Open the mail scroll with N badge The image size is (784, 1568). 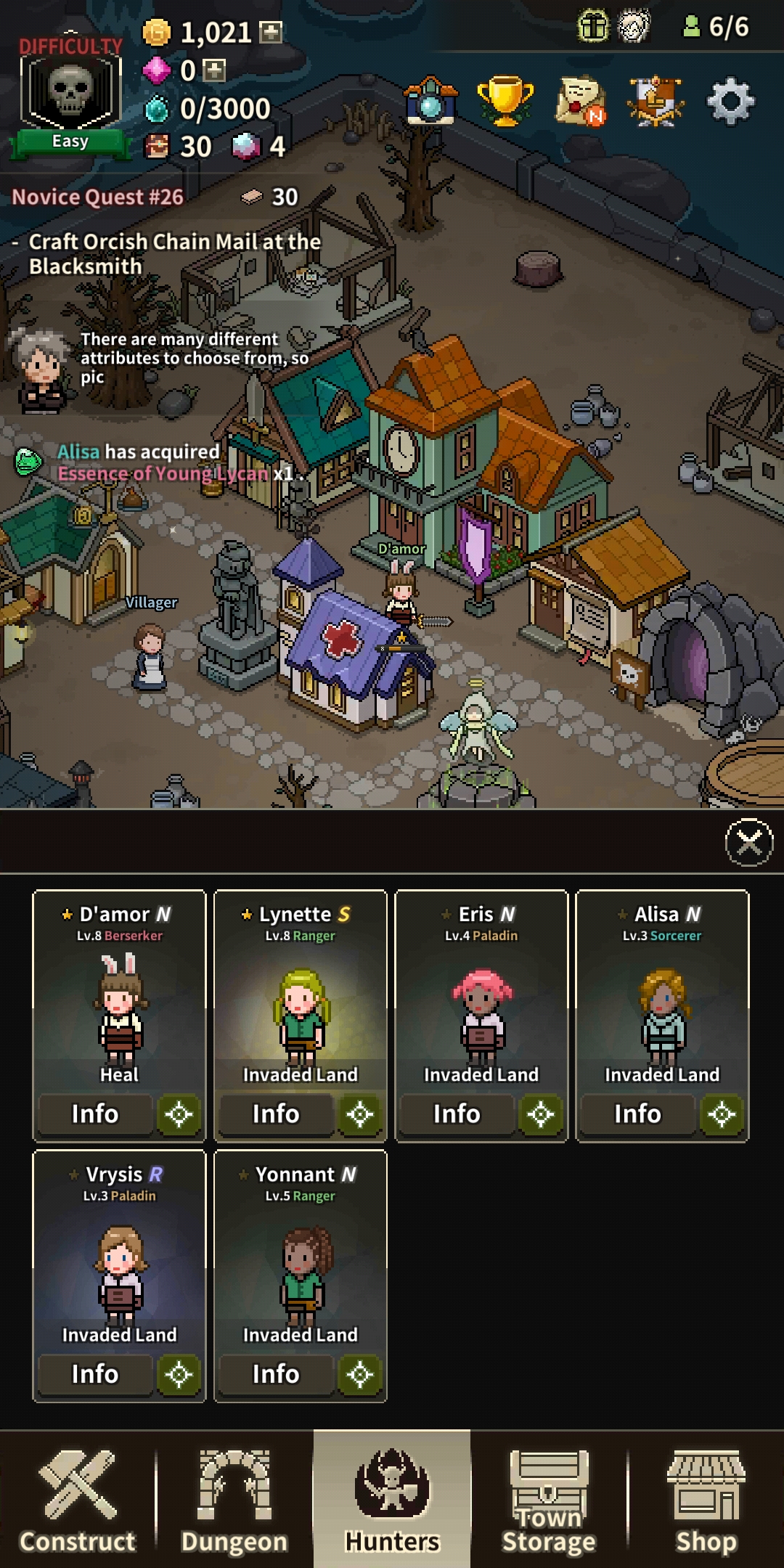coord(581,102)
